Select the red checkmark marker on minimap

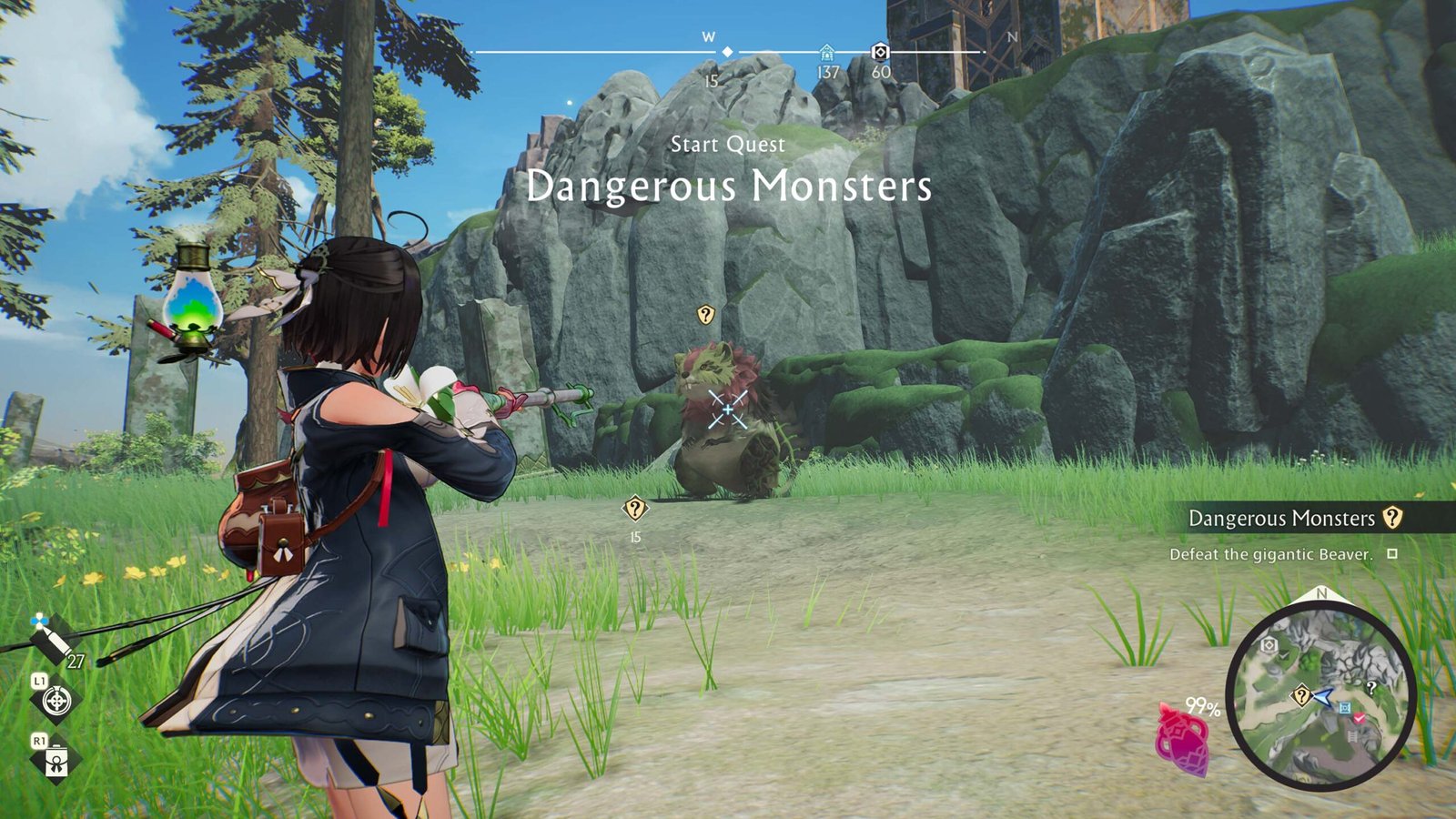pyautogui.click(x=1360, y=718)
